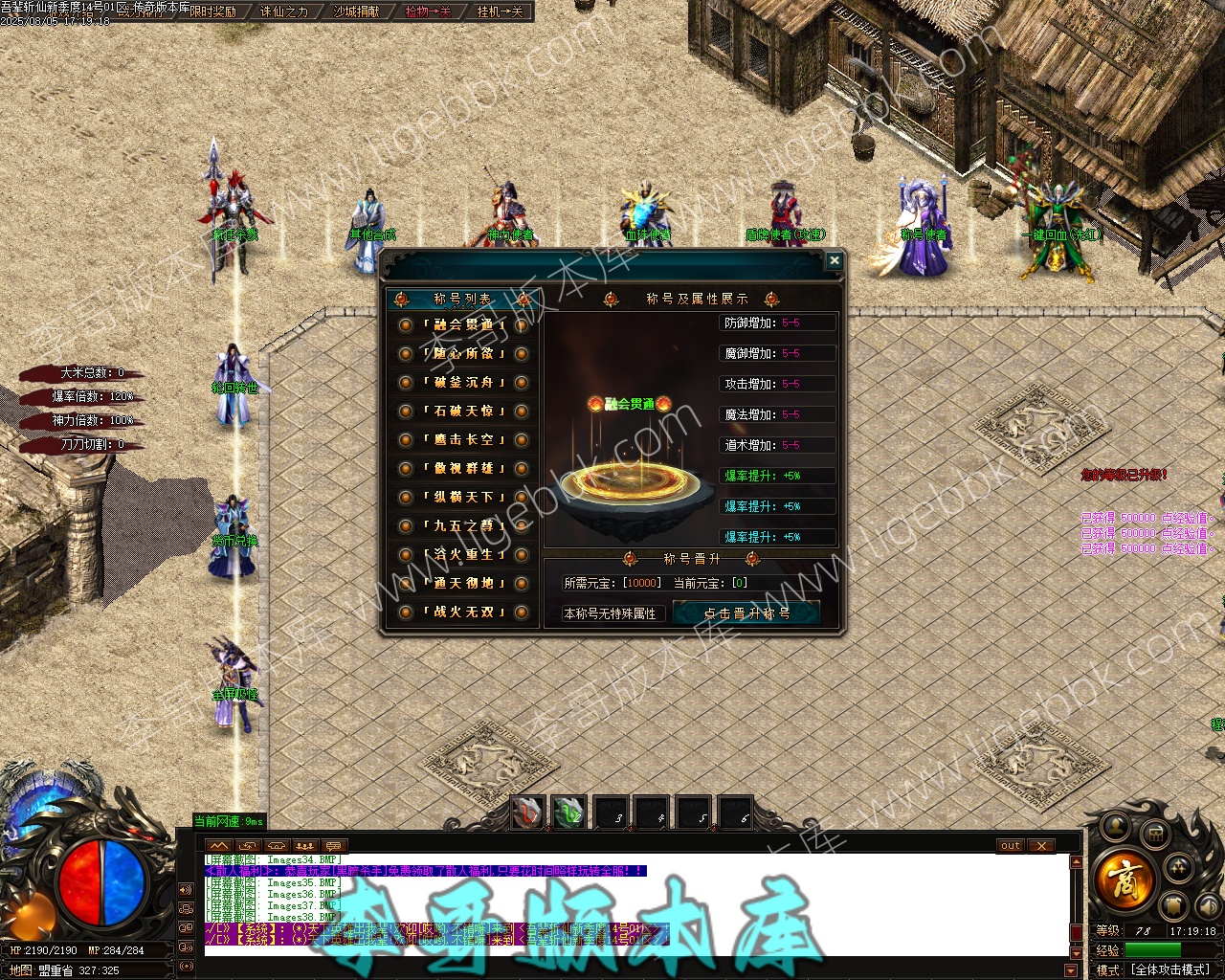Select the 浴火重生 title entry
Screen dimensions: 1225x980
click(464, 555)
